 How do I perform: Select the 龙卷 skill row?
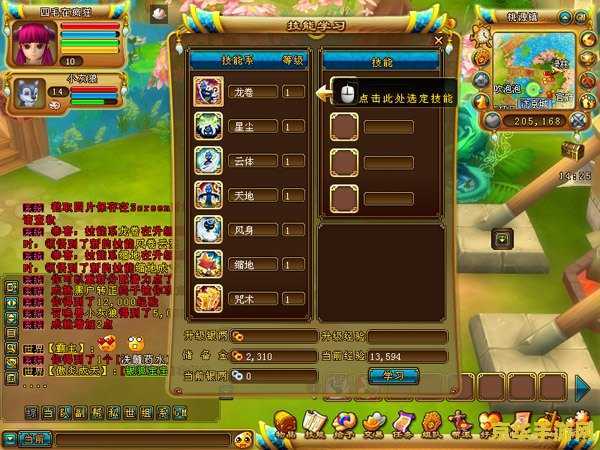247,92
